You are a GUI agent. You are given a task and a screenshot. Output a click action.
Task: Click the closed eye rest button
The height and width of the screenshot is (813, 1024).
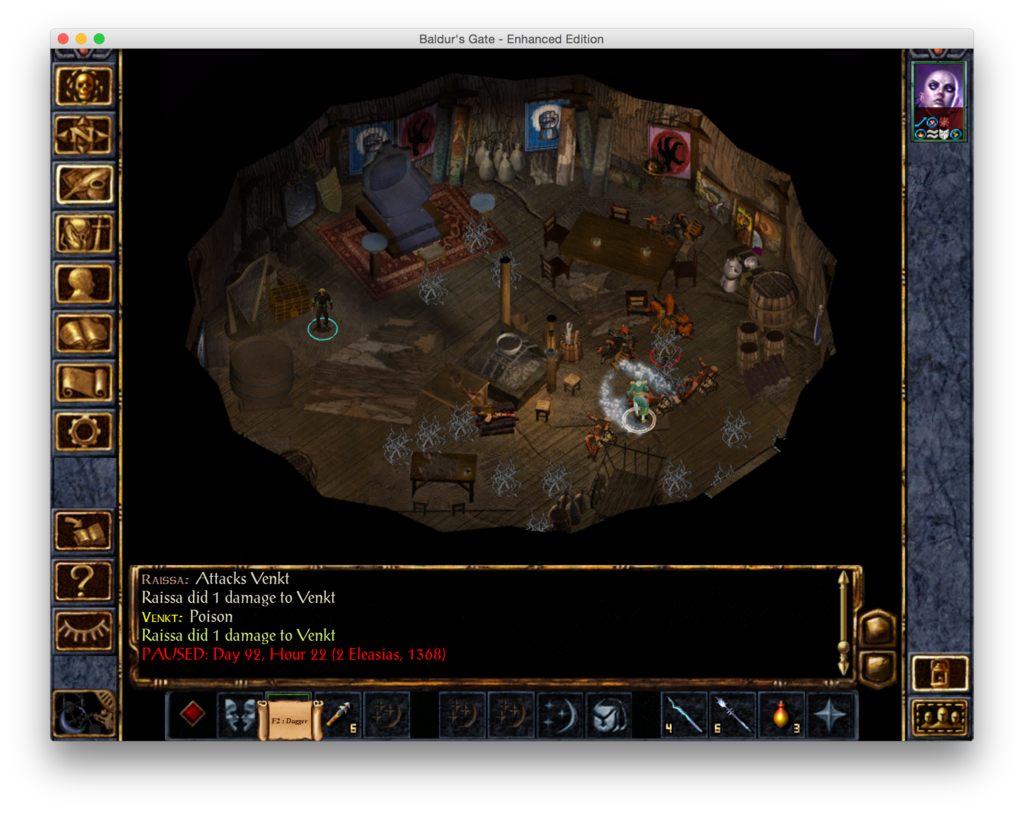[x=84, y=628]
